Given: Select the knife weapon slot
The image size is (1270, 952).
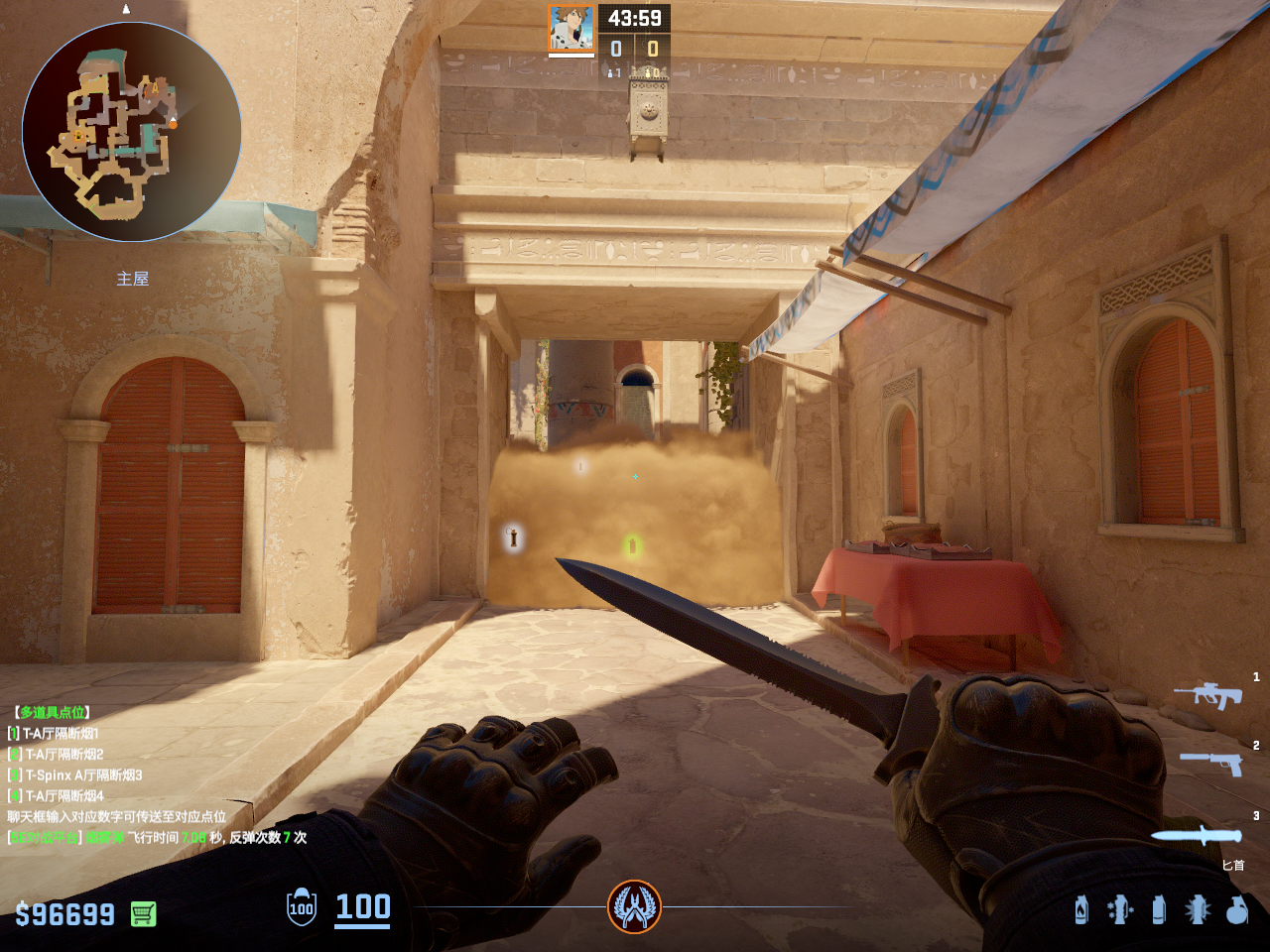Looking at the screenshot, I should 1196,835.
